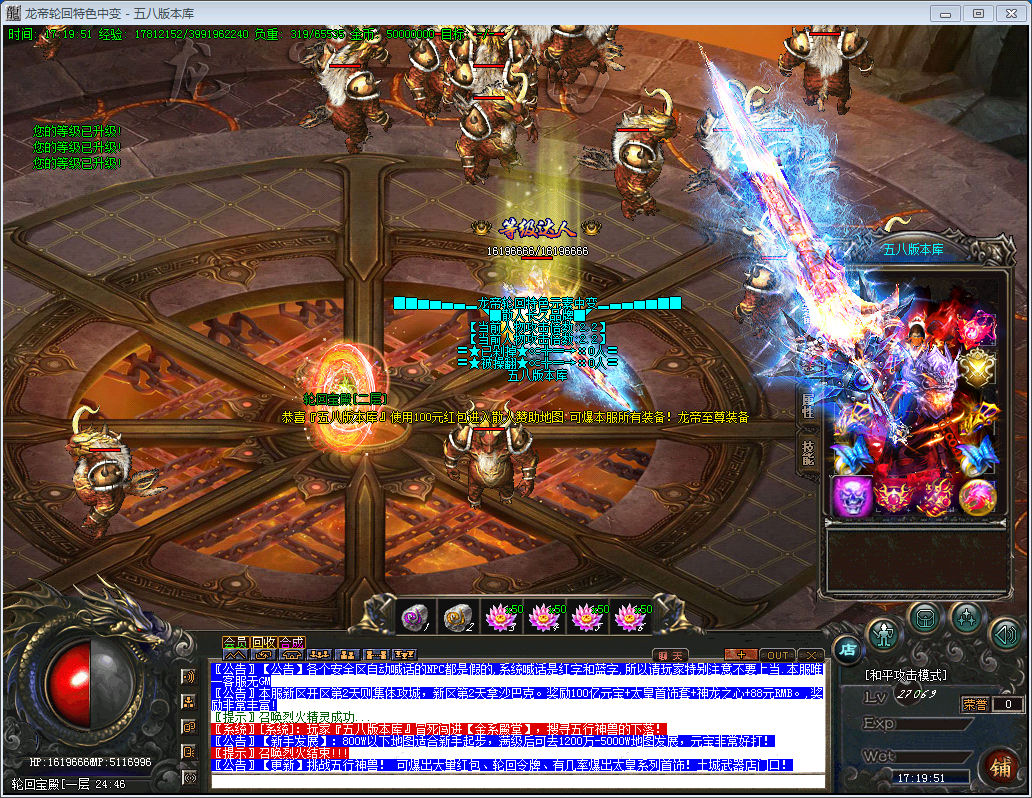The width and height of the screenshot is (1032, 798).
Task: Close the game window
Action: click(x=1009, y=13)
